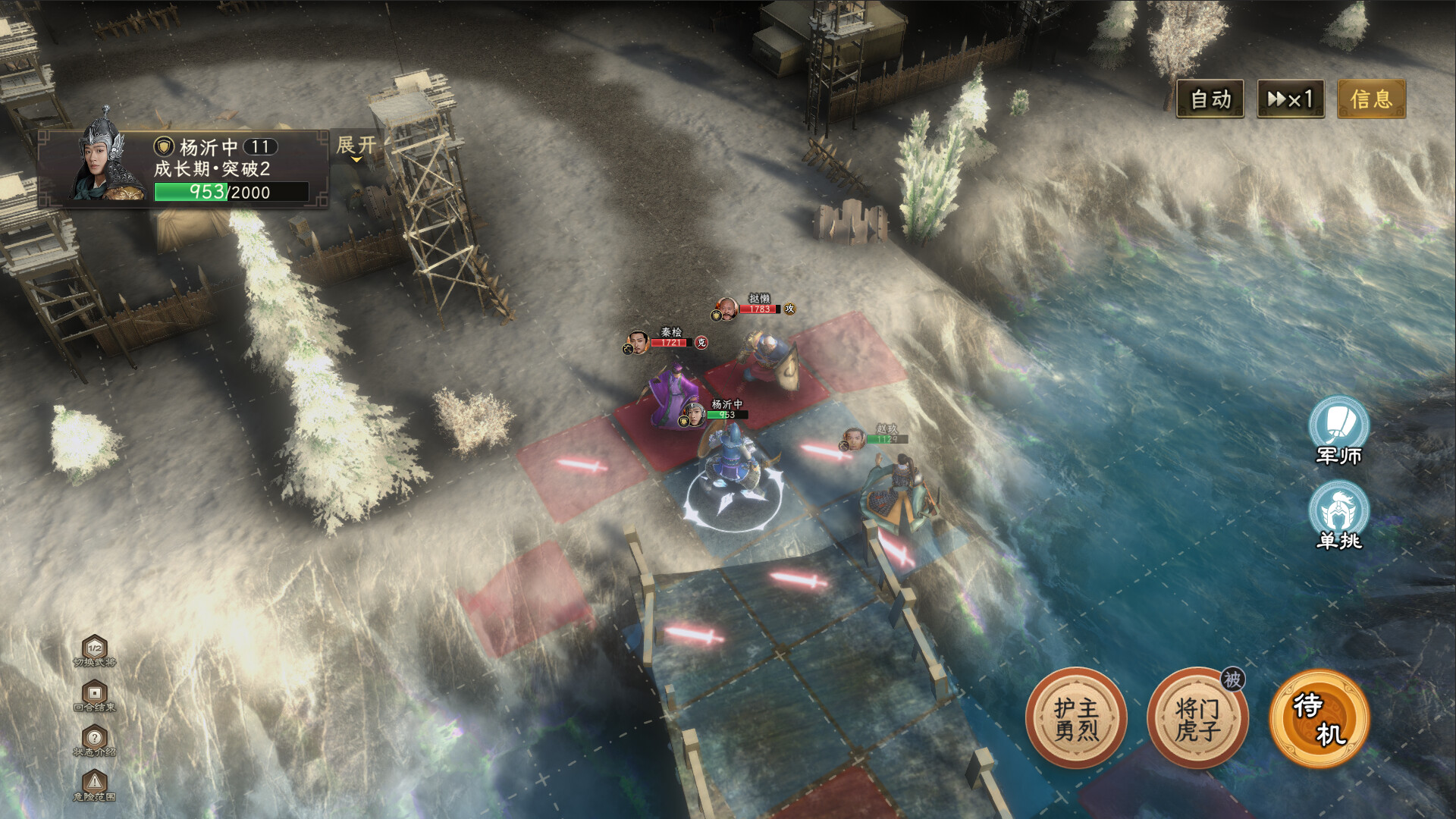The width and height of the screenshot is (1456, 819).
Task: Open the 信息 info panel
Action: click(1370, 99)
